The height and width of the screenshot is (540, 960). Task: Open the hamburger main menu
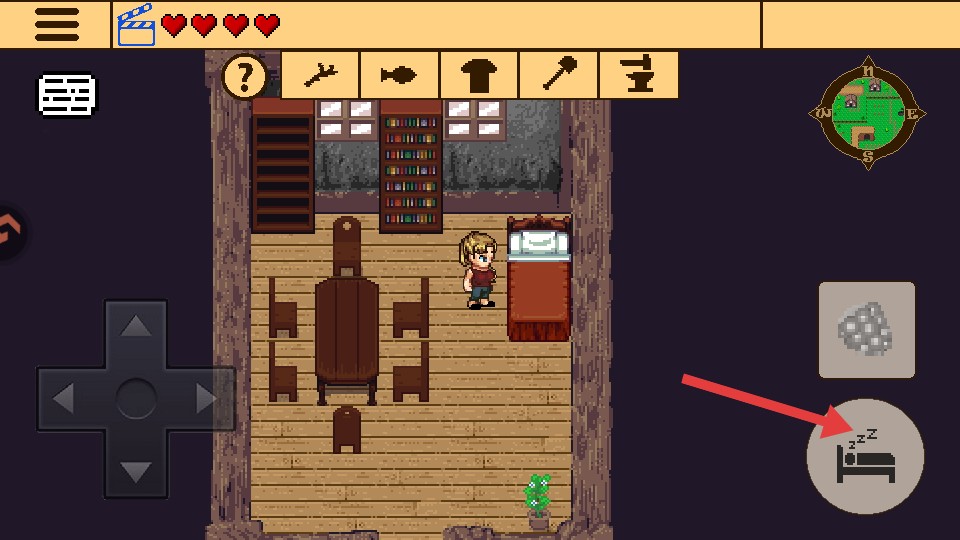pyautogui.click(x=56, y=25)
